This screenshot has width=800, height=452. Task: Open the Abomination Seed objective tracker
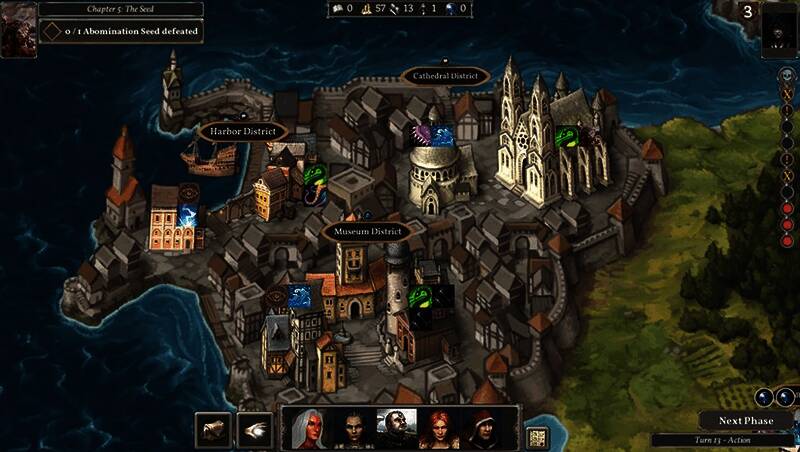tap(122, 31)
